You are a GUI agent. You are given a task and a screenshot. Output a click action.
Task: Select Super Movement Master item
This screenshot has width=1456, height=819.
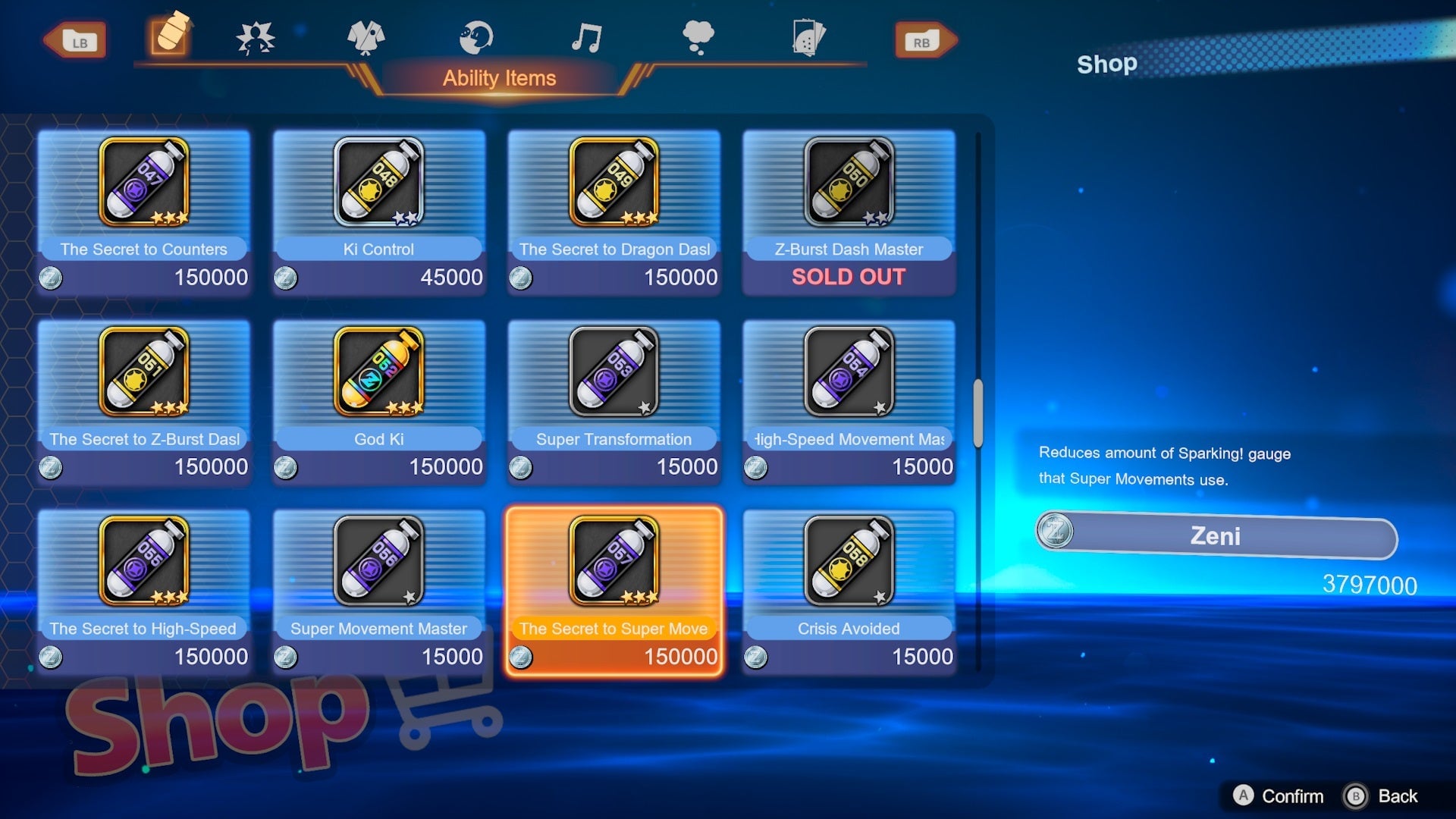click(378, 591)
